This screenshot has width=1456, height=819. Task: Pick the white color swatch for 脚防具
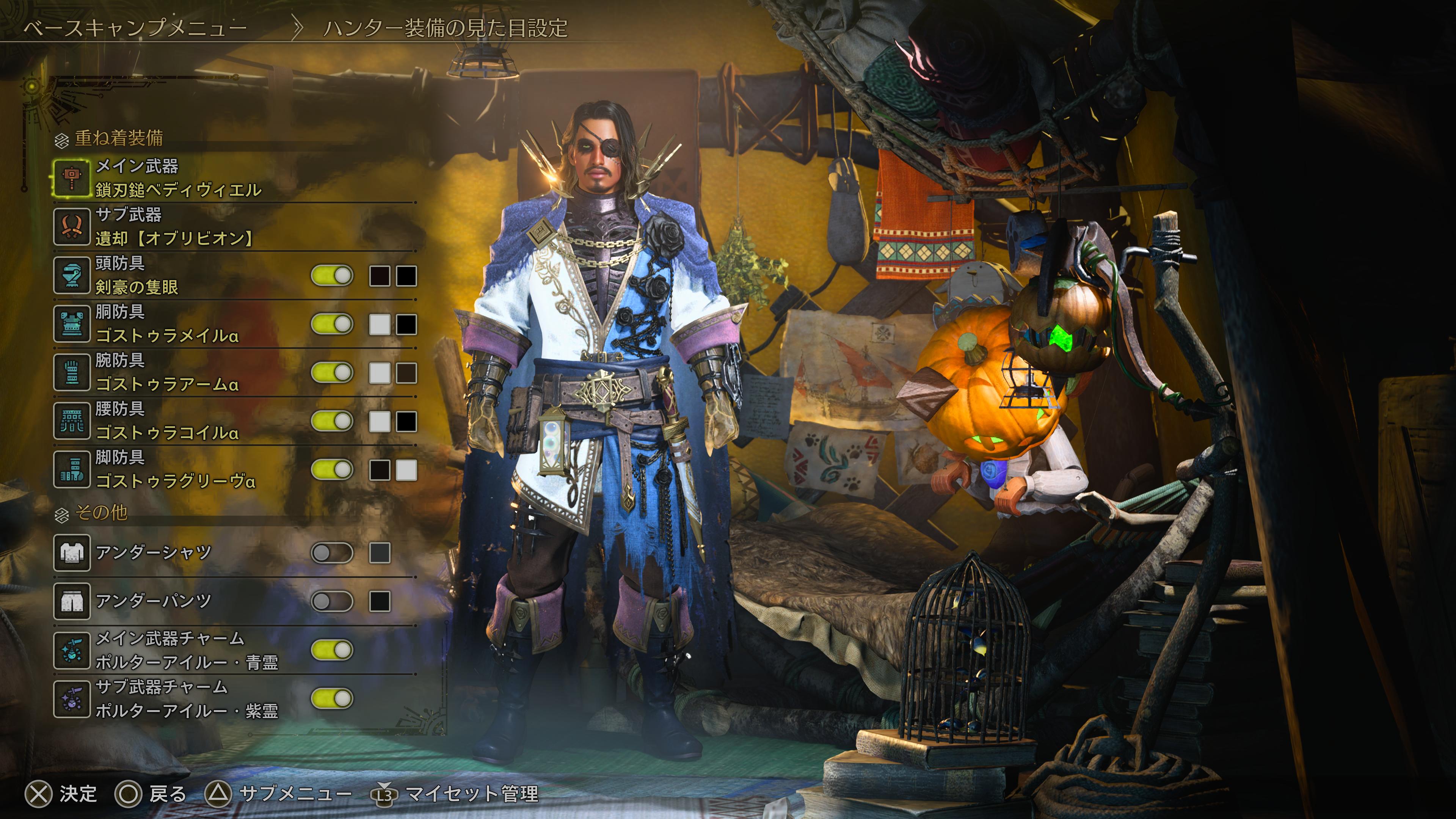[406, 470]
